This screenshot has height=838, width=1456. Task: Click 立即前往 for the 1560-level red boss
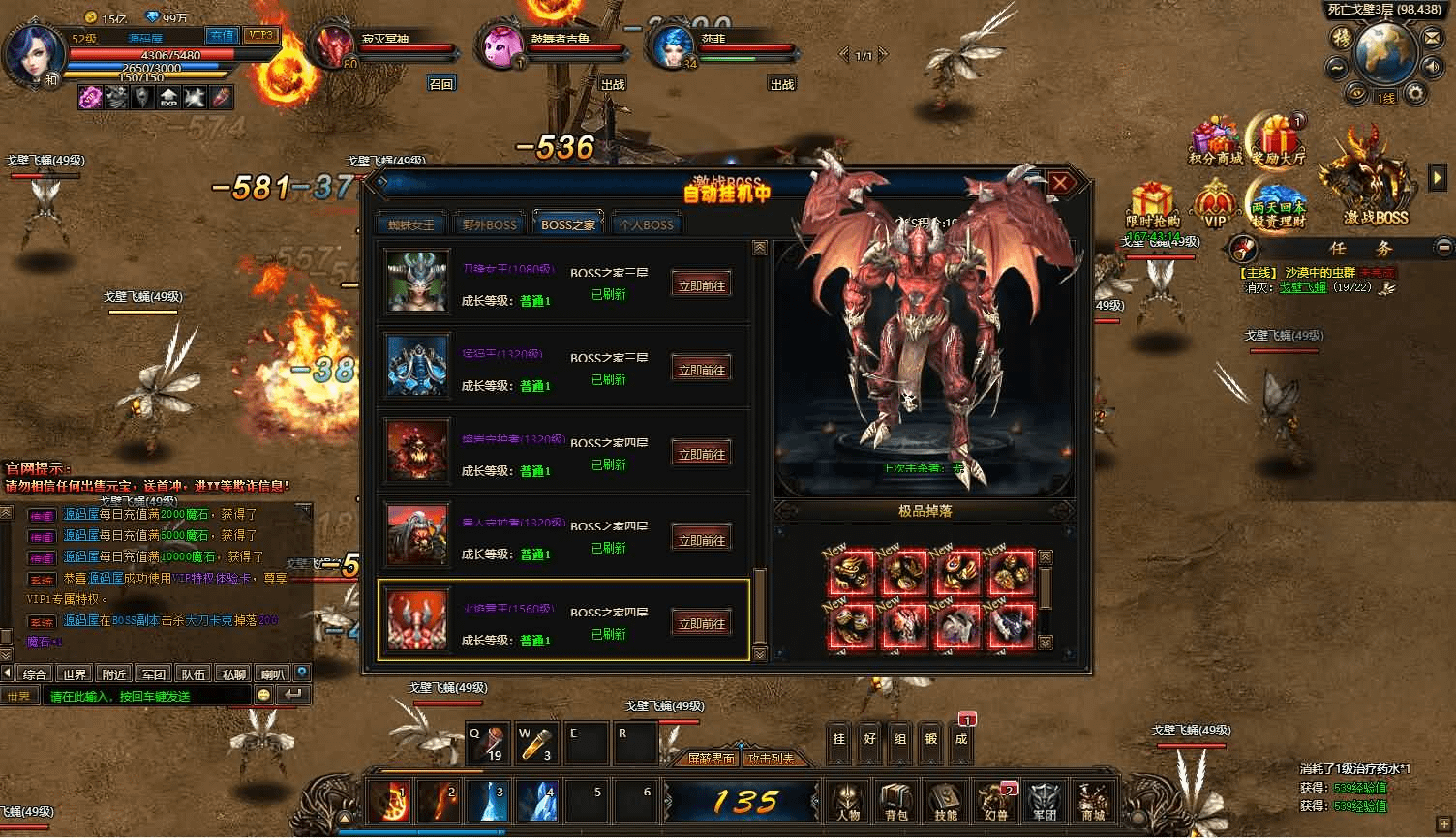point(701,623)
